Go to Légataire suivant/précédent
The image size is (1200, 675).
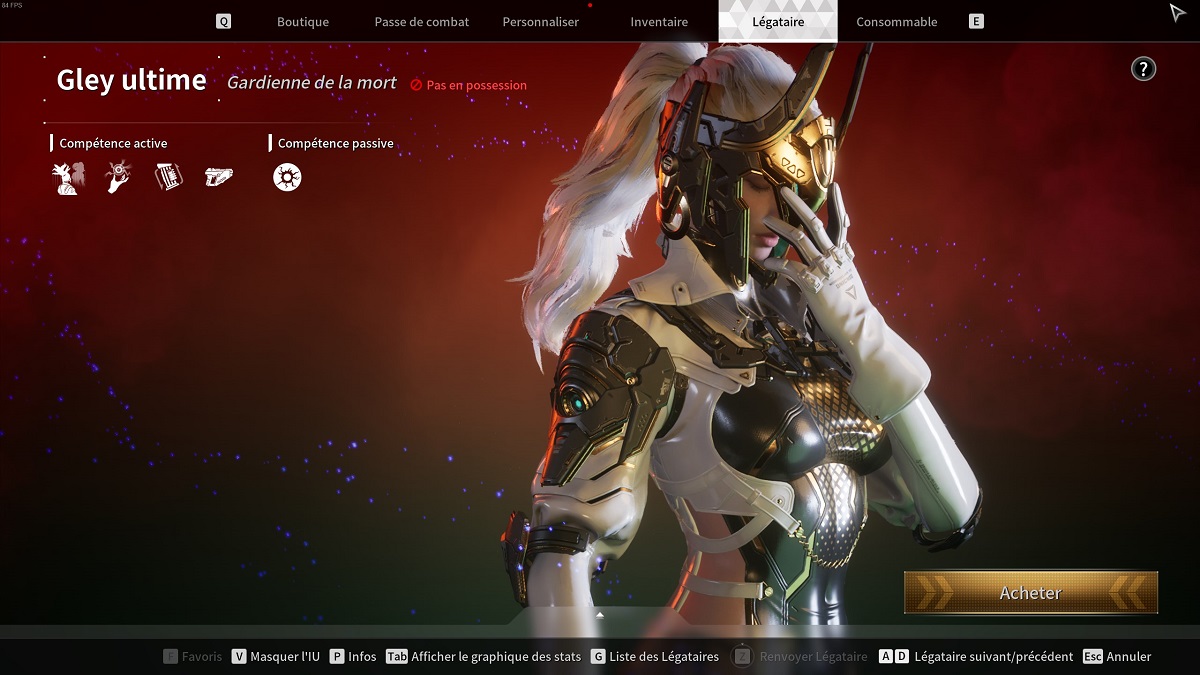coord(976,657)
